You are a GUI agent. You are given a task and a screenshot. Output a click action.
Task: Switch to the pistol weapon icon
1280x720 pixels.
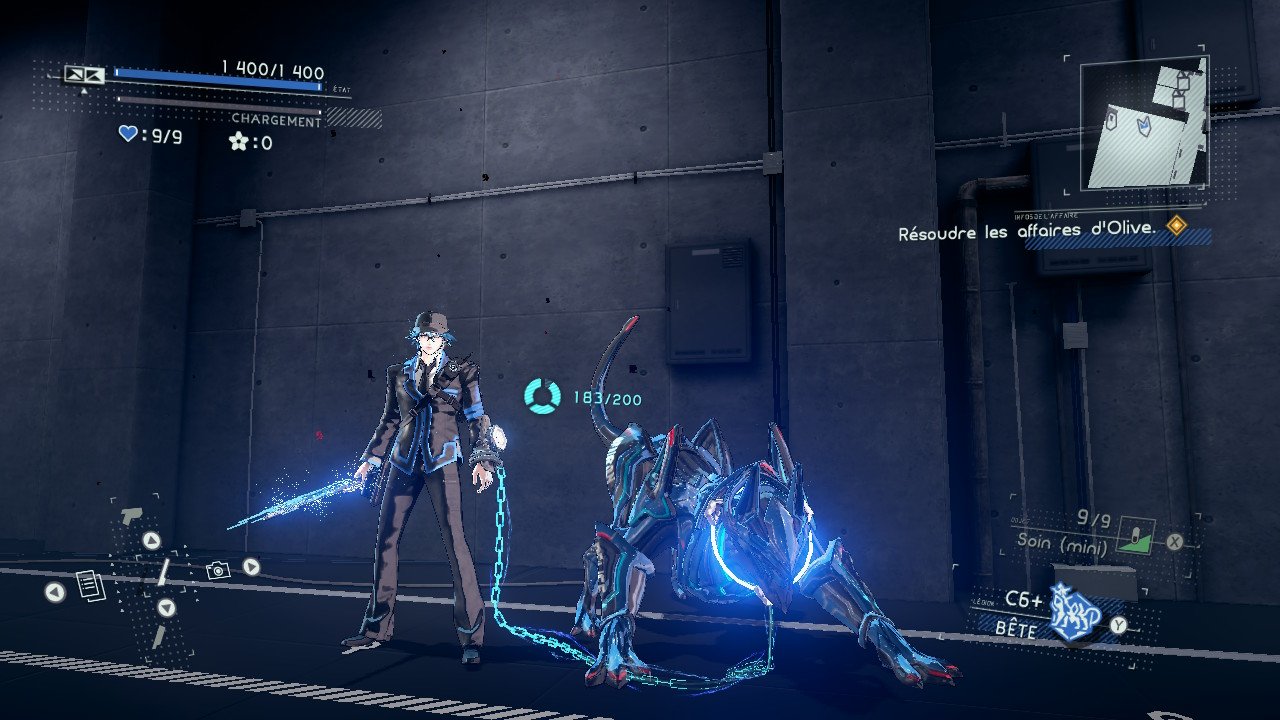(130, 516)
